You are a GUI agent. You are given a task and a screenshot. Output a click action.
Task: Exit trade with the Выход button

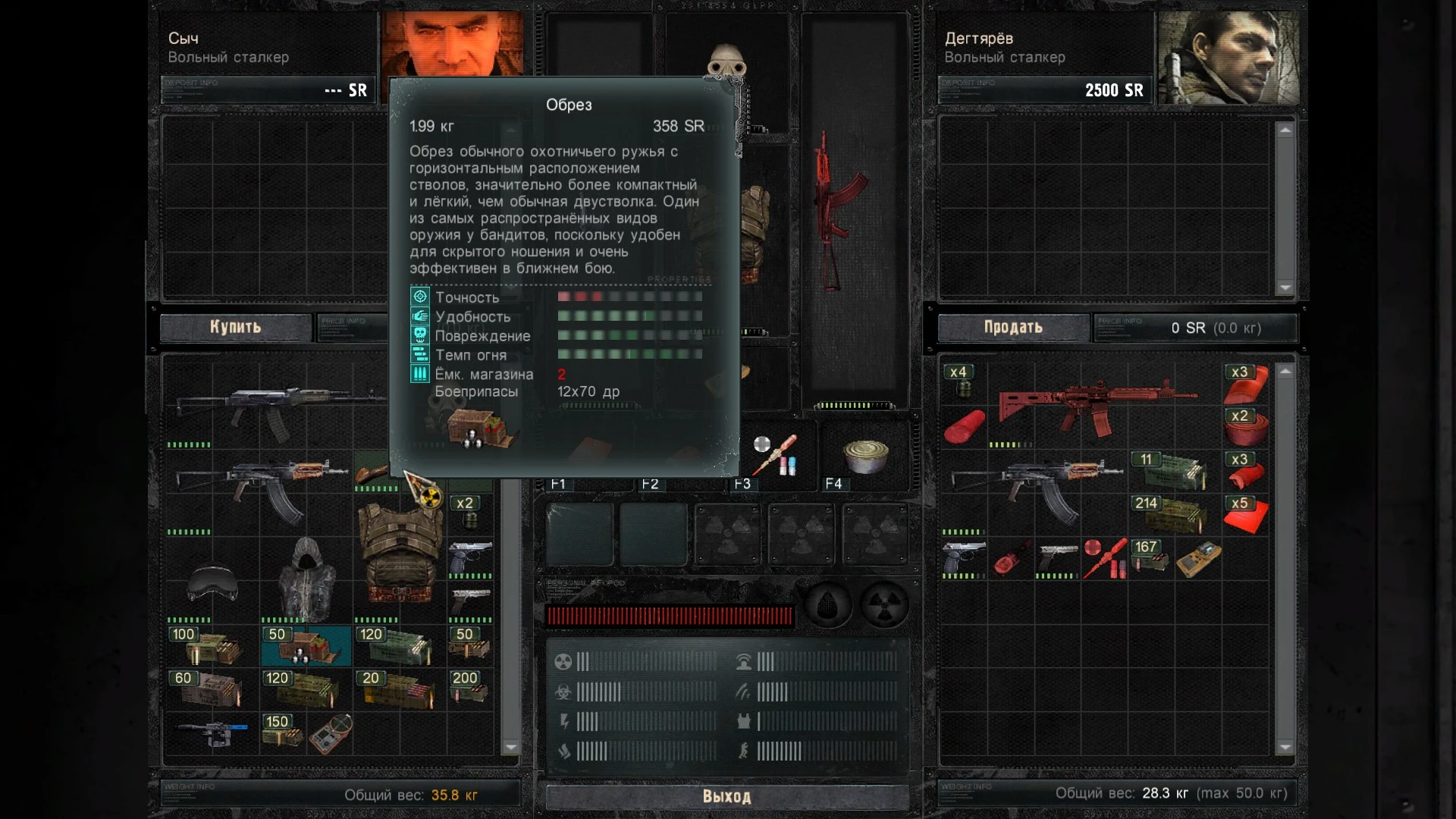point(726,796)
